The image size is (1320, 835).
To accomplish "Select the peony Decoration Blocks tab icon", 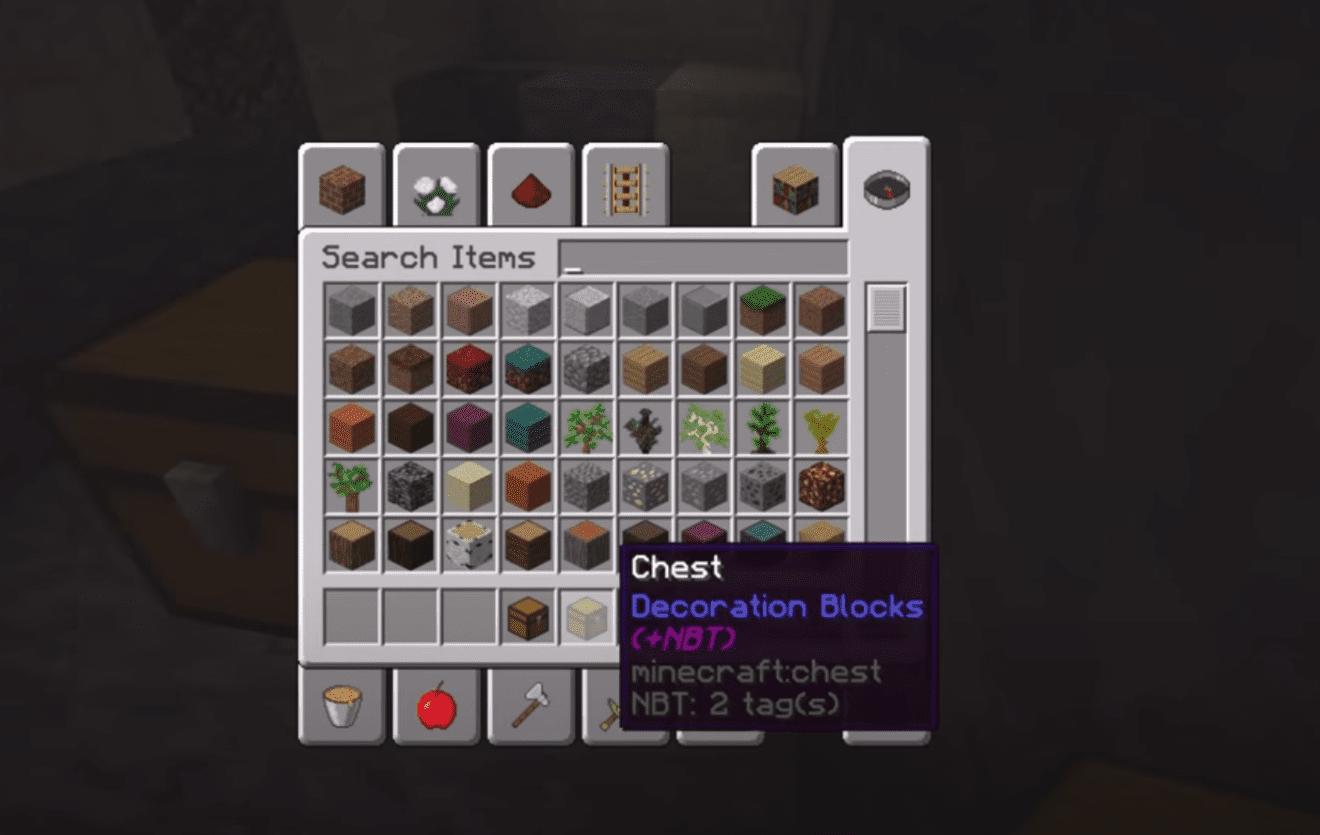I will (436, 188).
